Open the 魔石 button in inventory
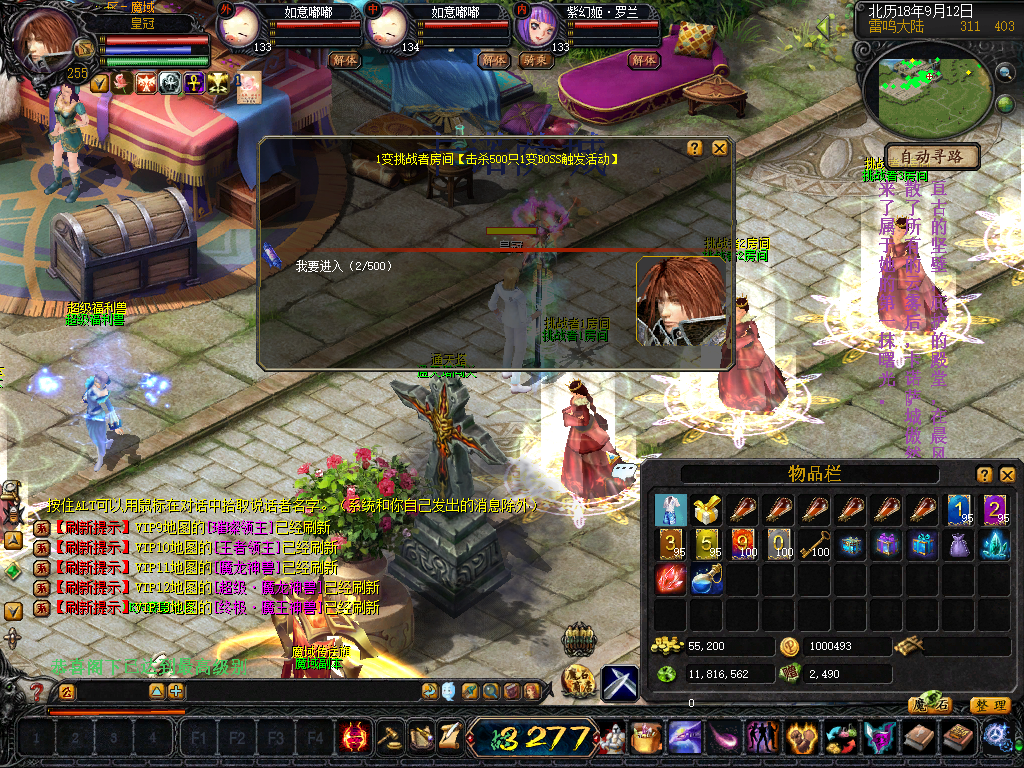Screen dimensions: 1024x768 tap(929, 705)
